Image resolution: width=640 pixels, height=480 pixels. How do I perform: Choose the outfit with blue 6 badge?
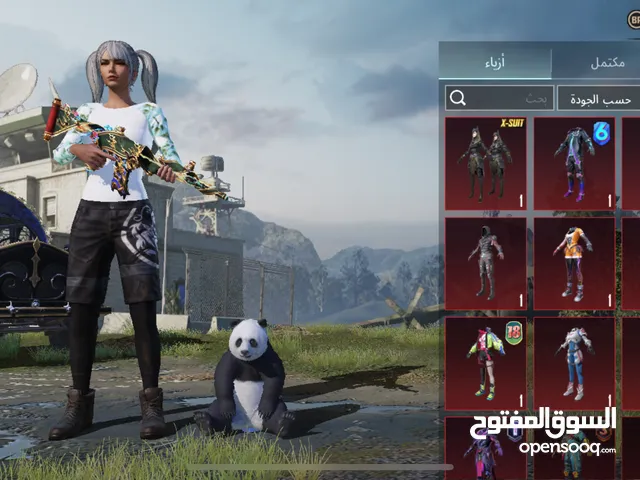pyautogui.click(x=574, y=163)
